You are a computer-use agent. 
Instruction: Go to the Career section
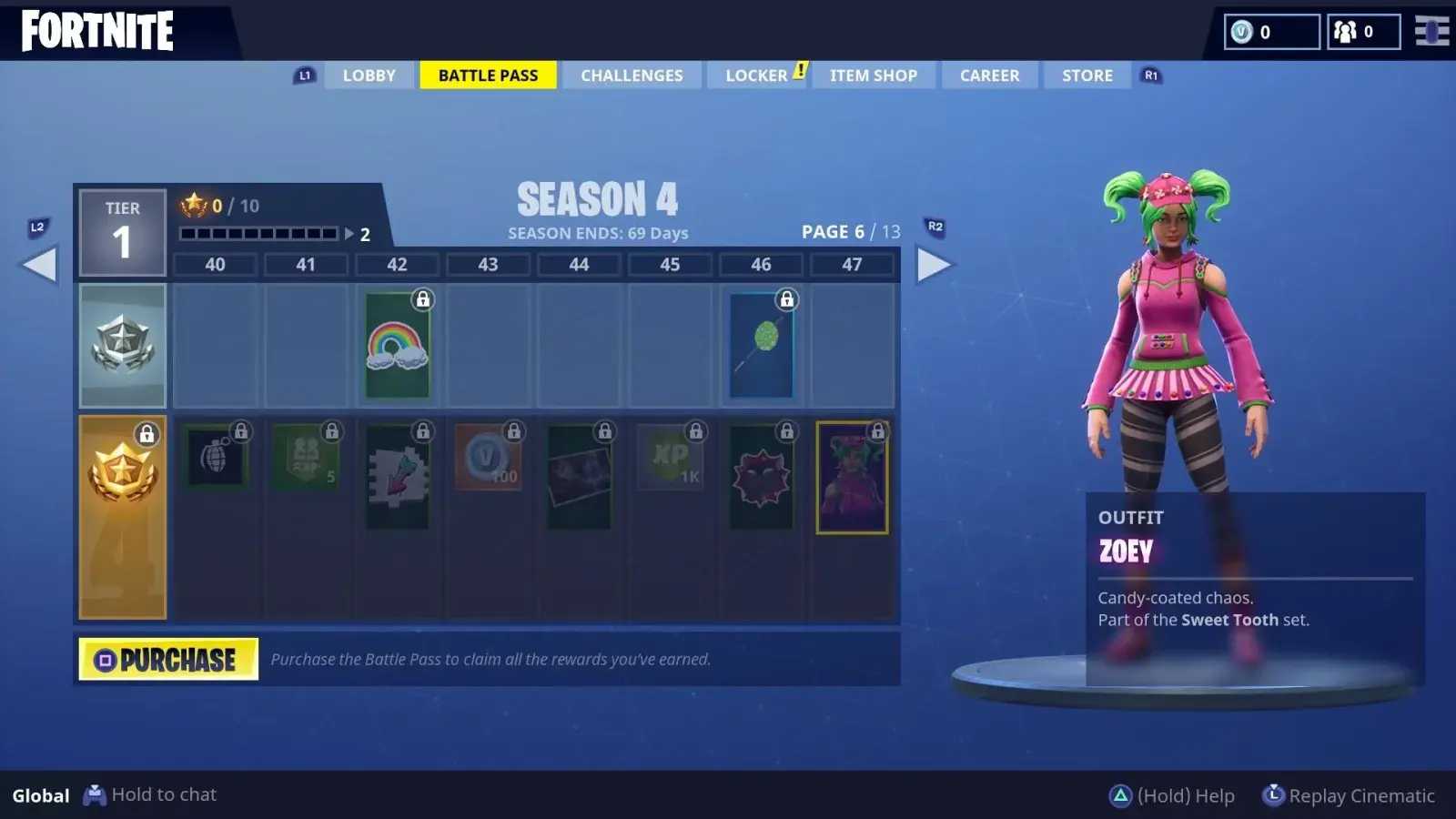989,75
